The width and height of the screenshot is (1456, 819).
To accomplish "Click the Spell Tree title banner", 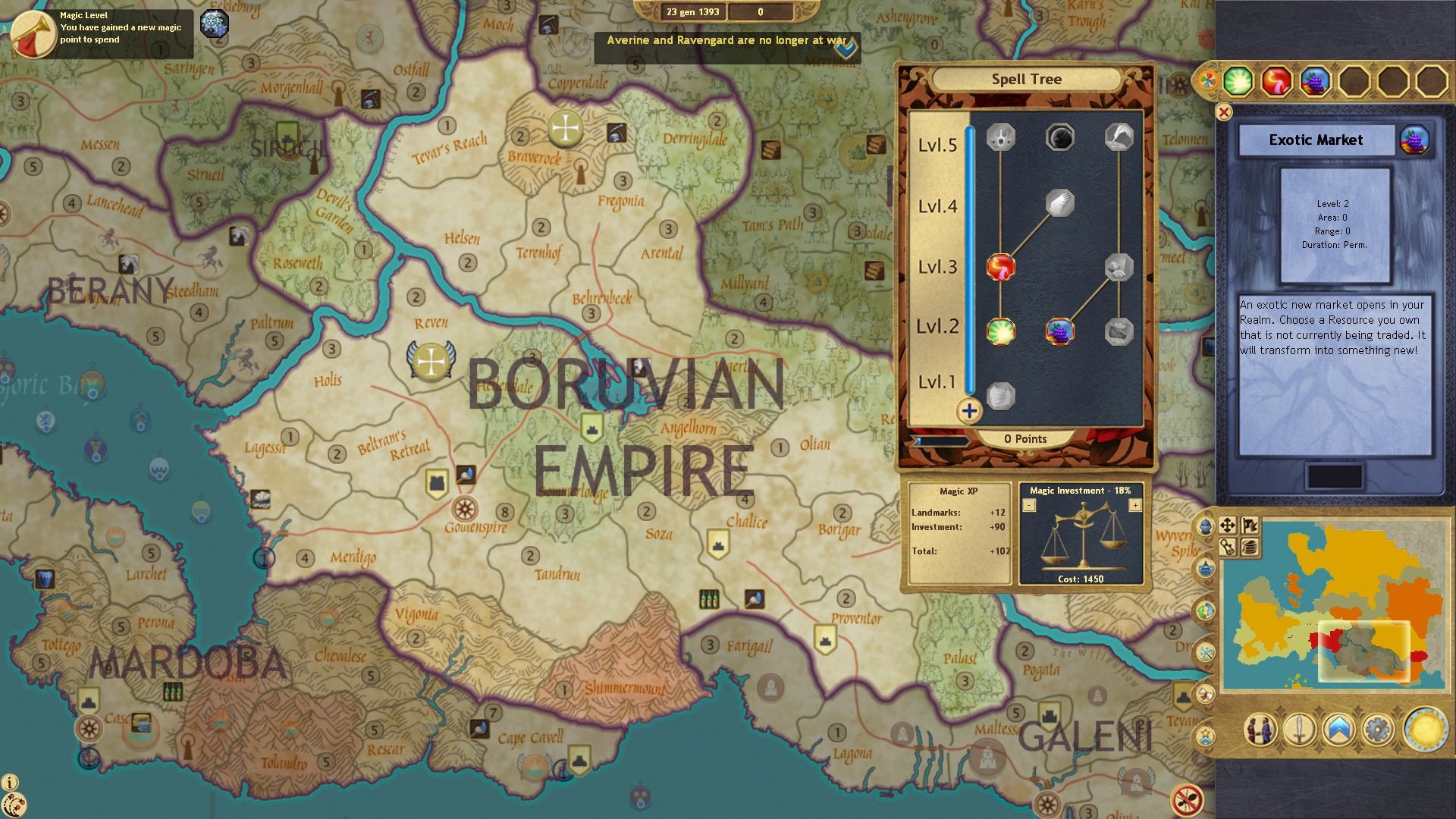I will coord(1027,79).
